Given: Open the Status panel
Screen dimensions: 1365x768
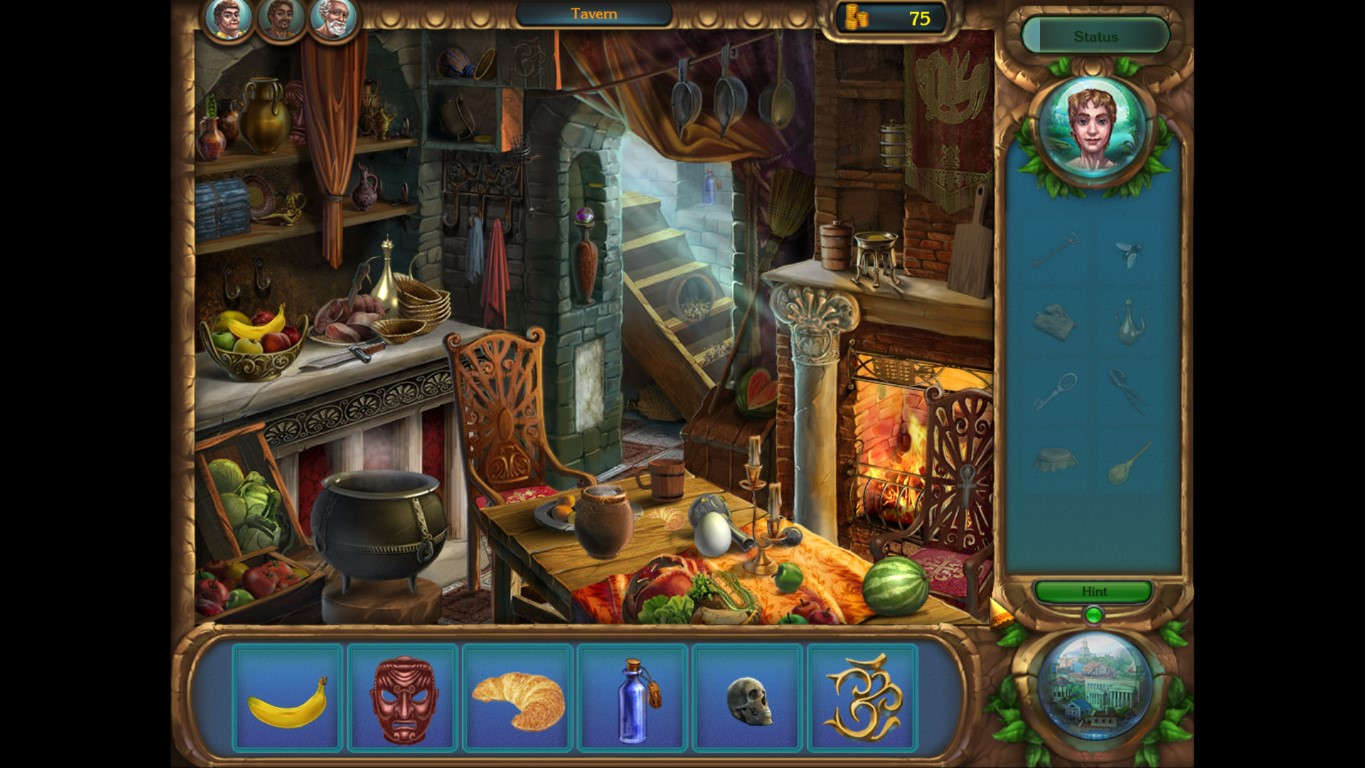Looking at the screenshot, I should pos(1095,35).
